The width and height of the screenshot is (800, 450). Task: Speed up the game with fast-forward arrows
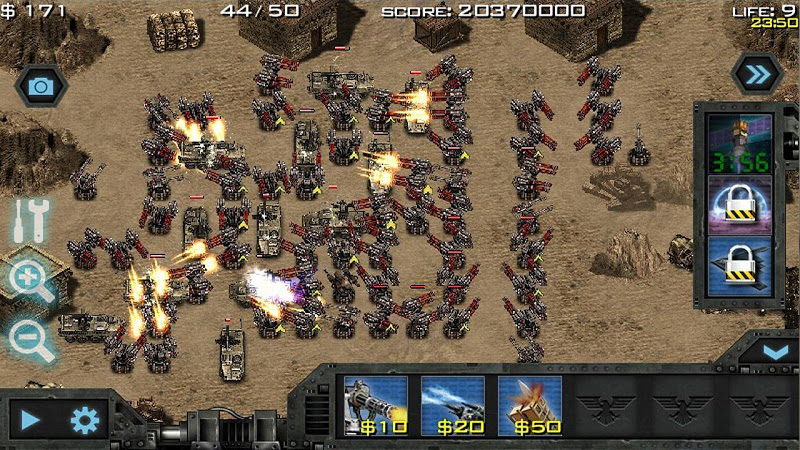(757, 73)
